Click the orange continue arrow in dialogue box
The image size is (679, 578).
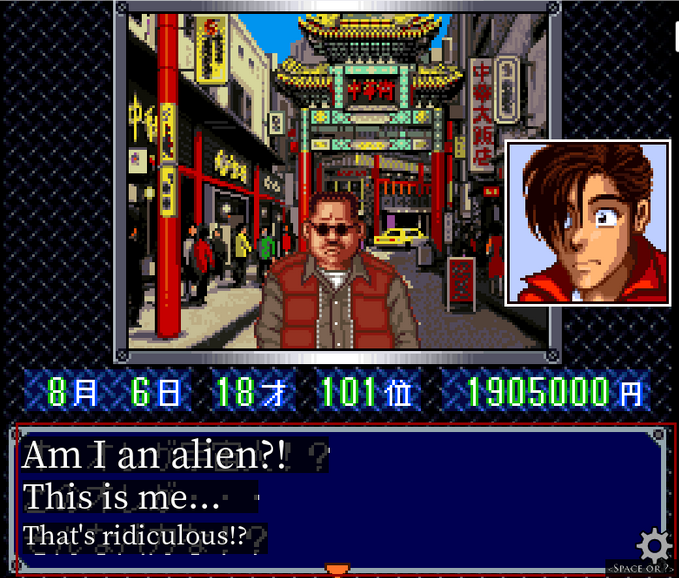[338, 569]
